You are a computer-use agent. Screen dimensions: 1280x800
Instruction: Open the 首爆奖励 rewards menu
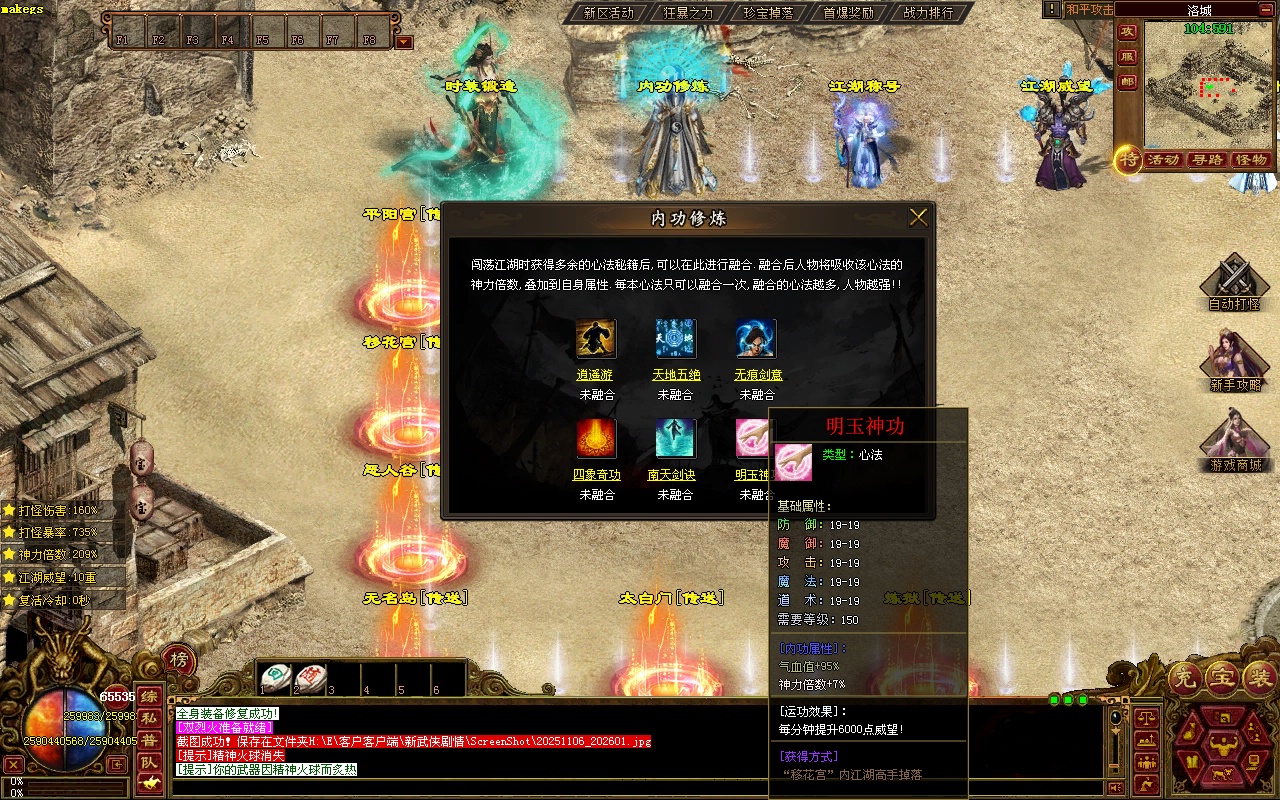pos(848,13)
